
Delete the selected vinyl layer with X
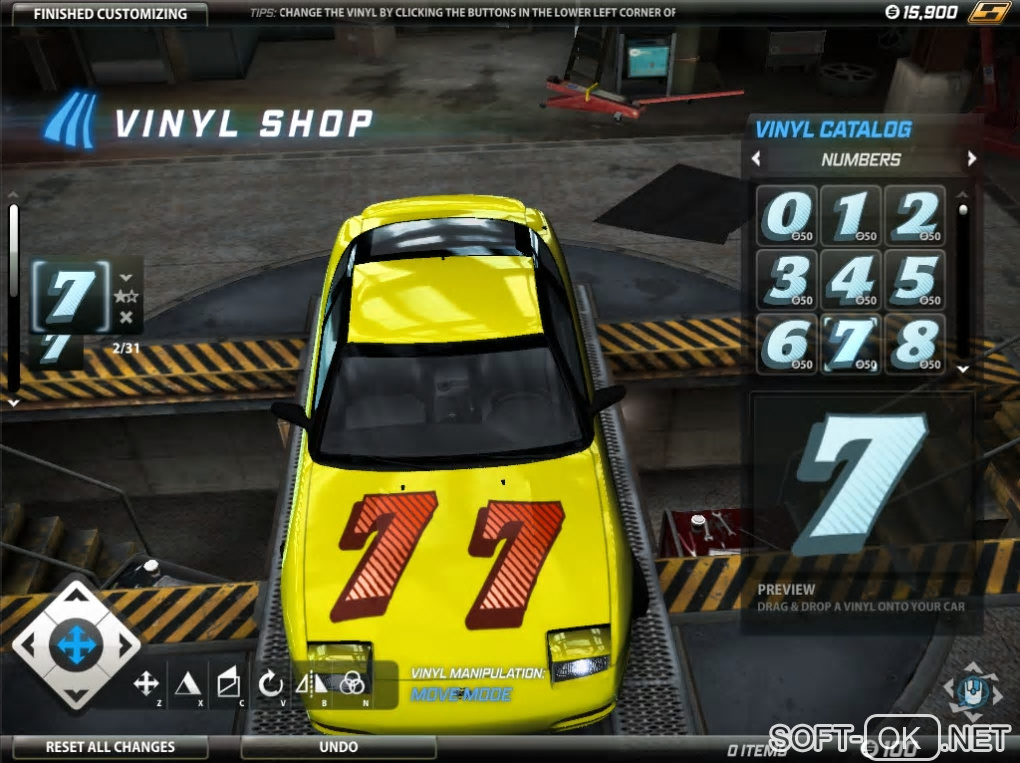(126, 318)
